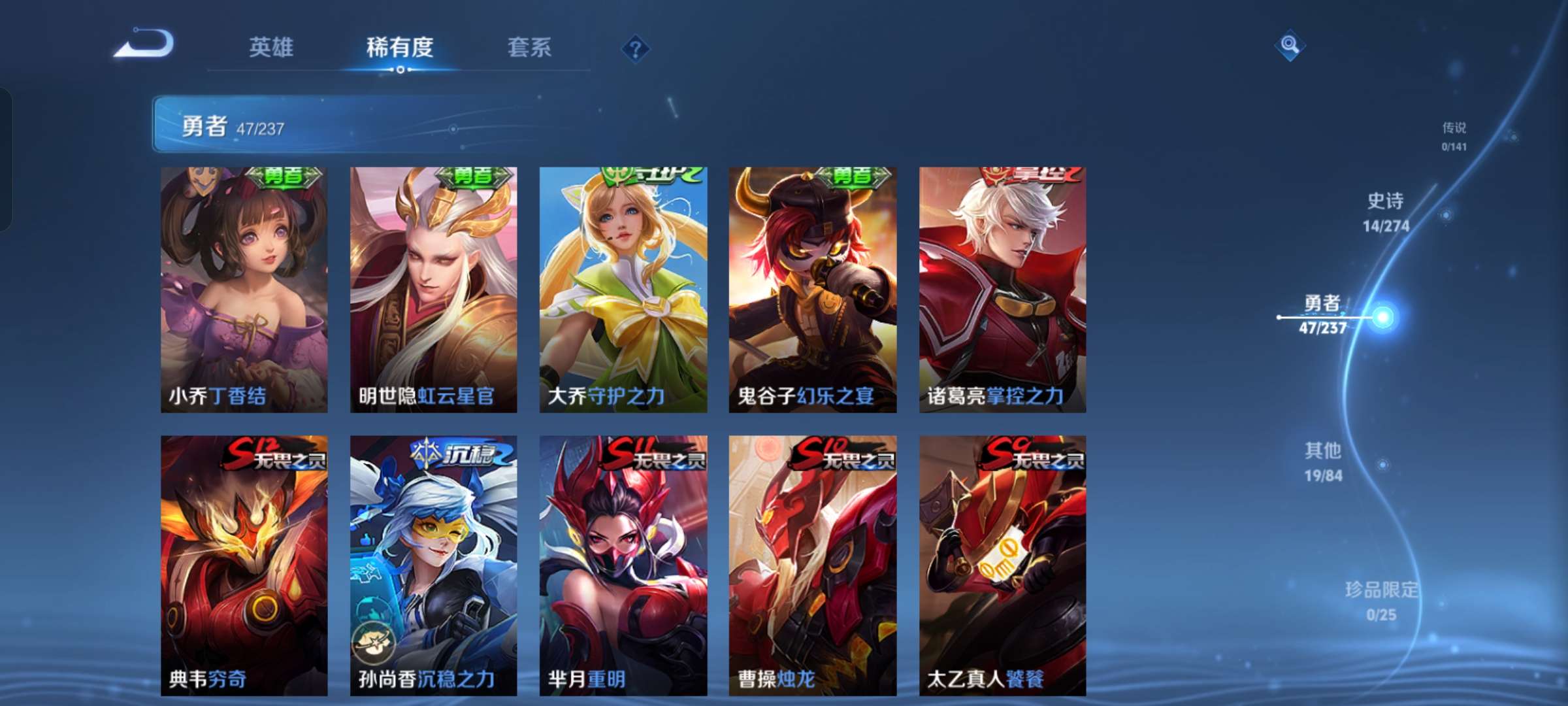The width and height of the screenshot is (1568, 706).
Task: Switch to the 英雄 tab
Action: 272,47
